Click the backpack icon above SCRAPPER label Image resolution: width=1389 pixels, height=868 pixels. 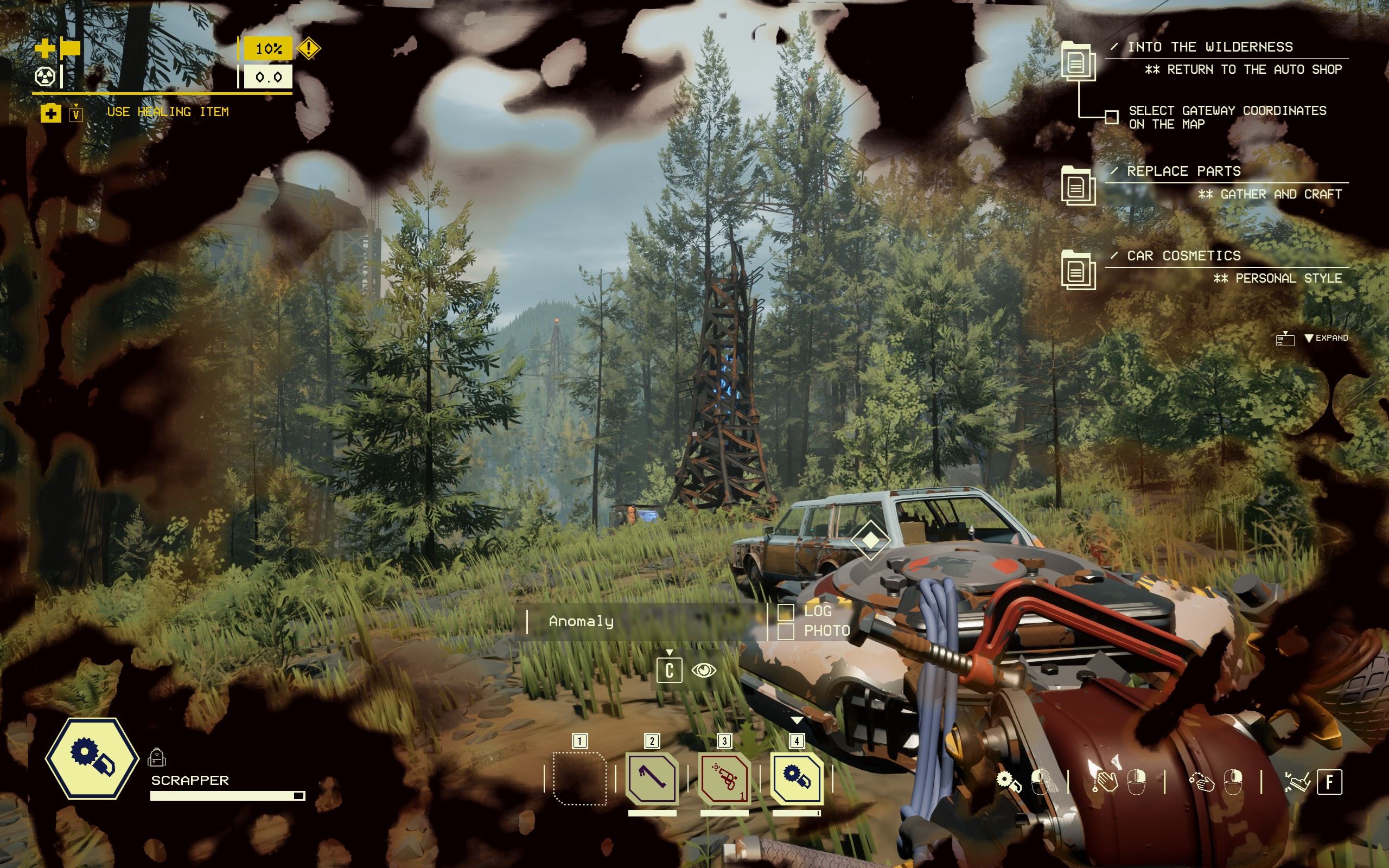[157, 759]
